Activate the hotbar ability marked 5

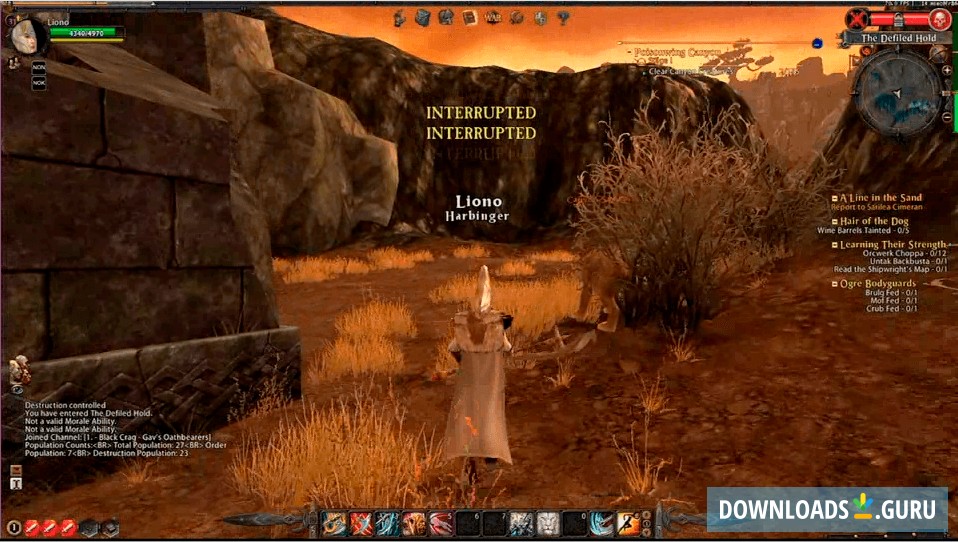[441, 523]
